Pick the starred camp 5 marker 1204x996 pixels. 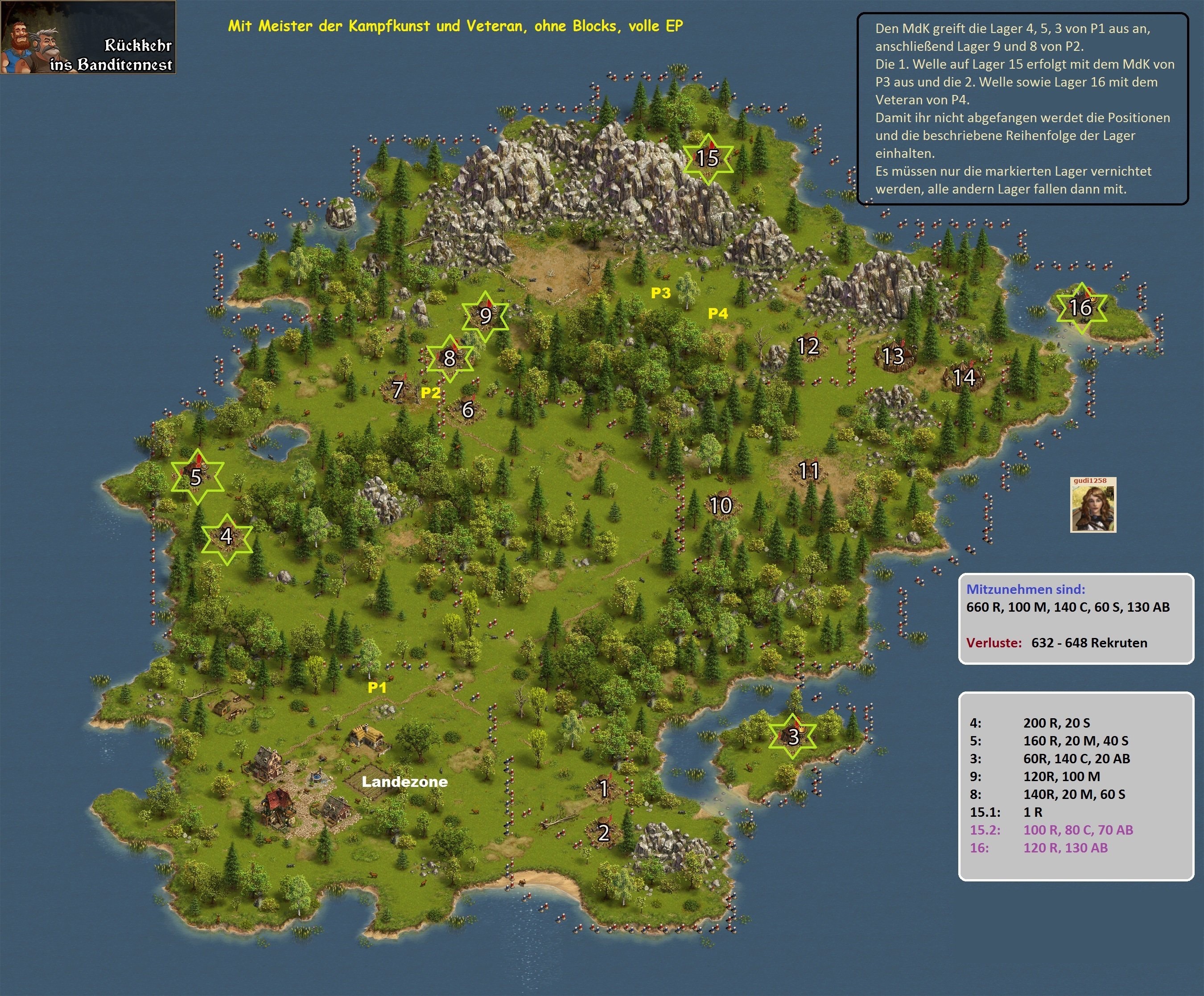coord(197,477)
